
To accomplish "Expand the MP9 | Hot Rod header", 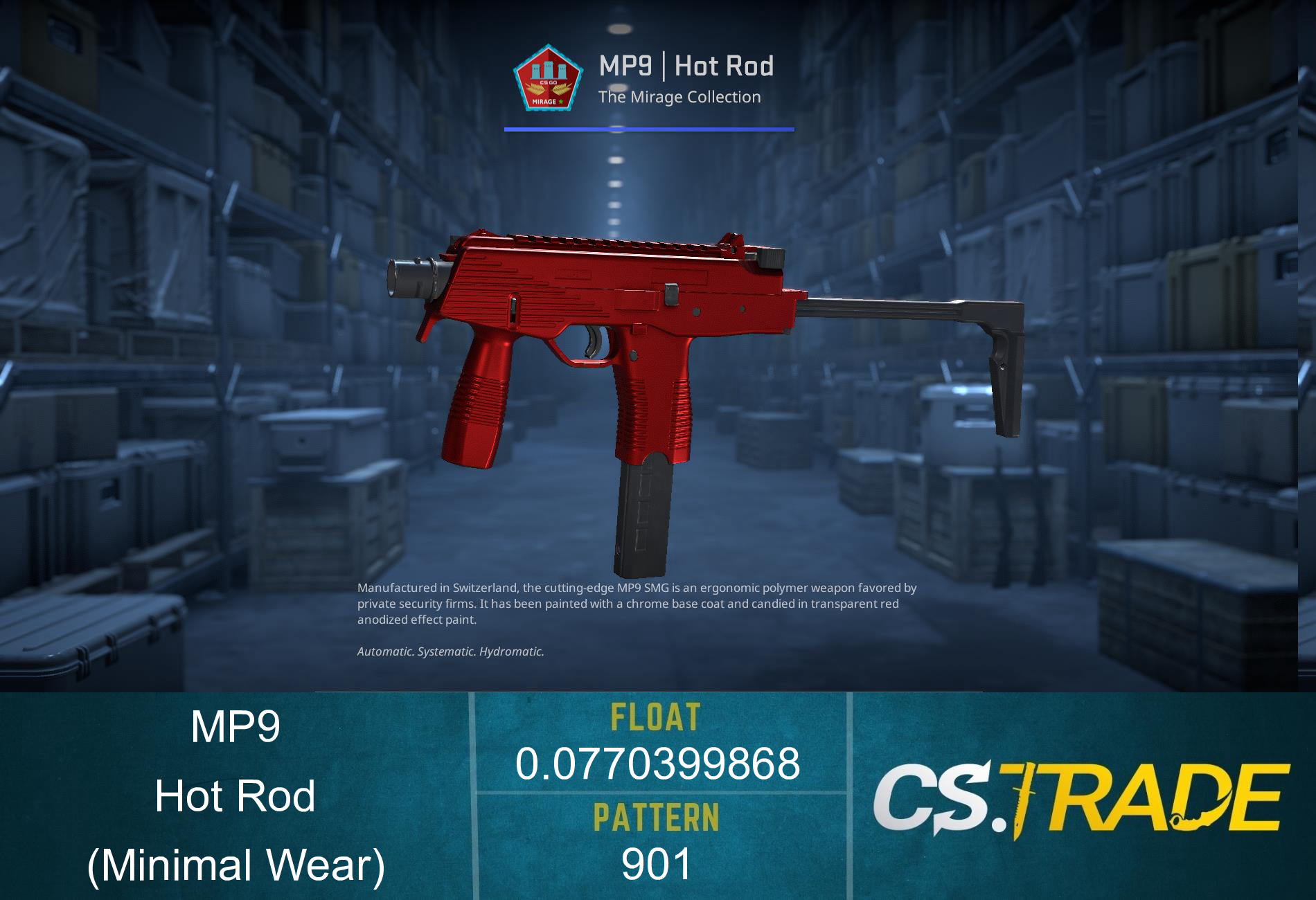I will click(x=686, y=66).
